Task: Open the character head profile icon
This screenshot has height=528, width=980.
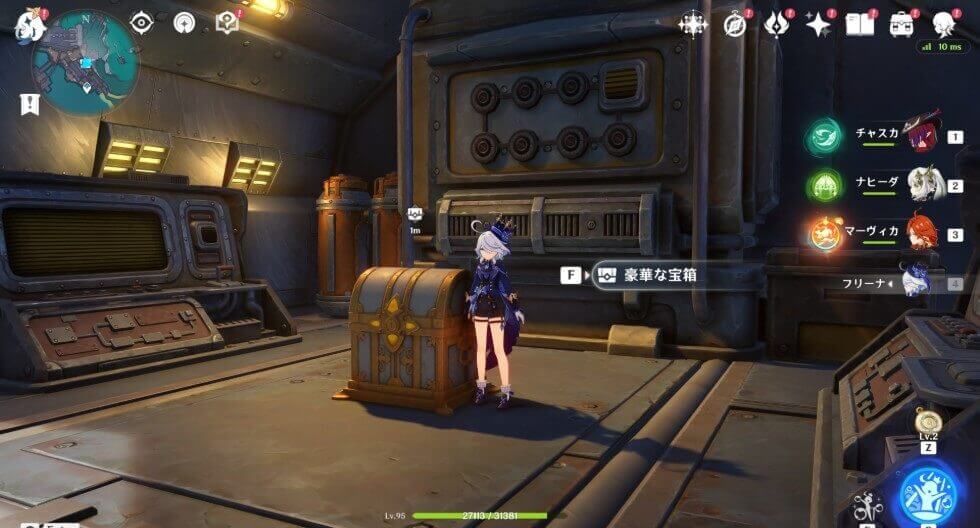Action: point(943,24)
